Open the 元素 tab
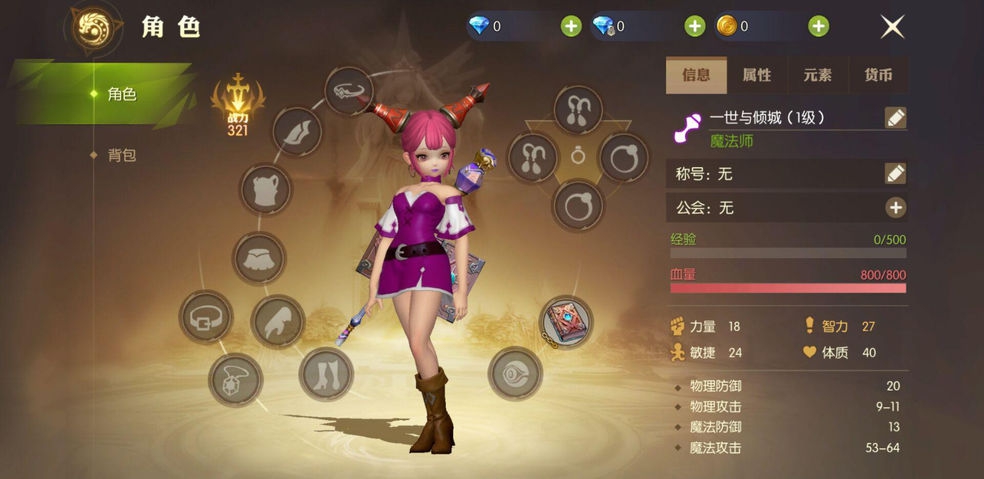Viewport: 984px width, 479px height. (x=817, y=75)
